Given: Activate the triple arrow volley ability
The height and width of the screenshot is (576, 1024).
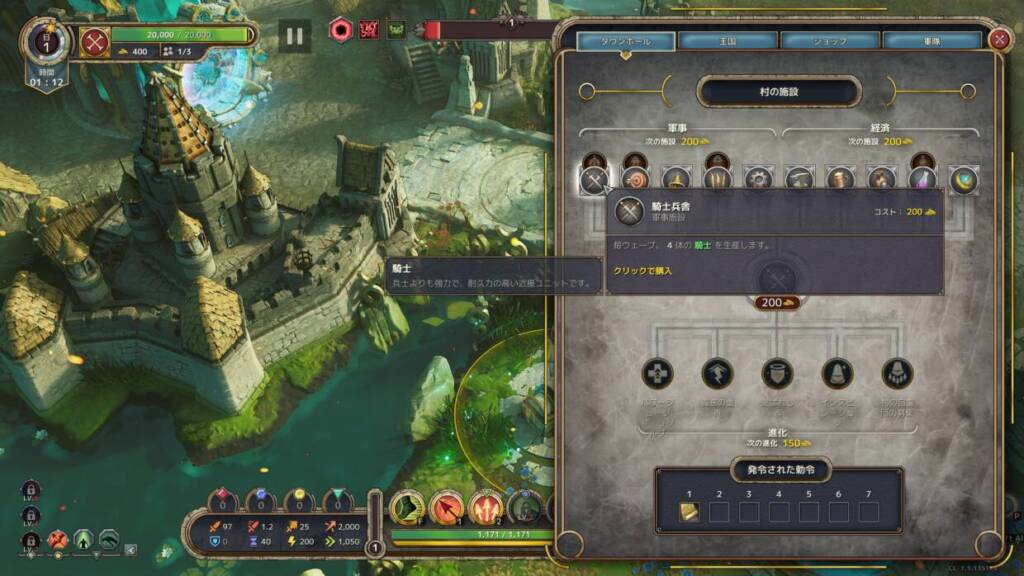Looking at the screenshot, I should pos(485,508).
